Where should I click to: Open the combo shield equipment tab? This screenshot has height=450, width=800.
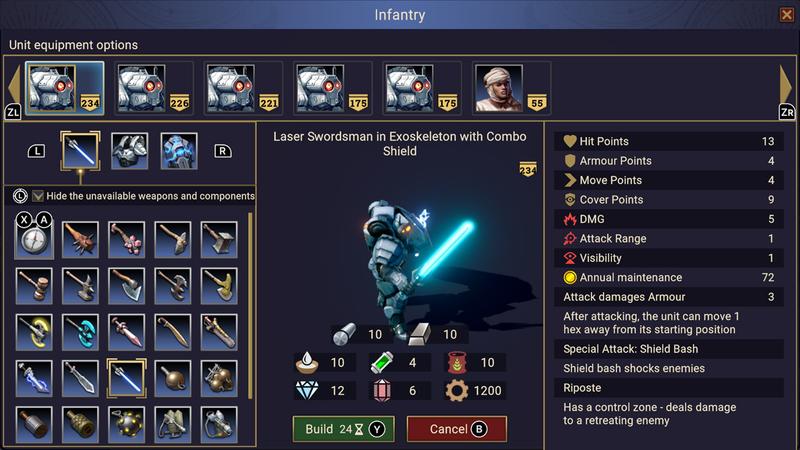(178, 151)
